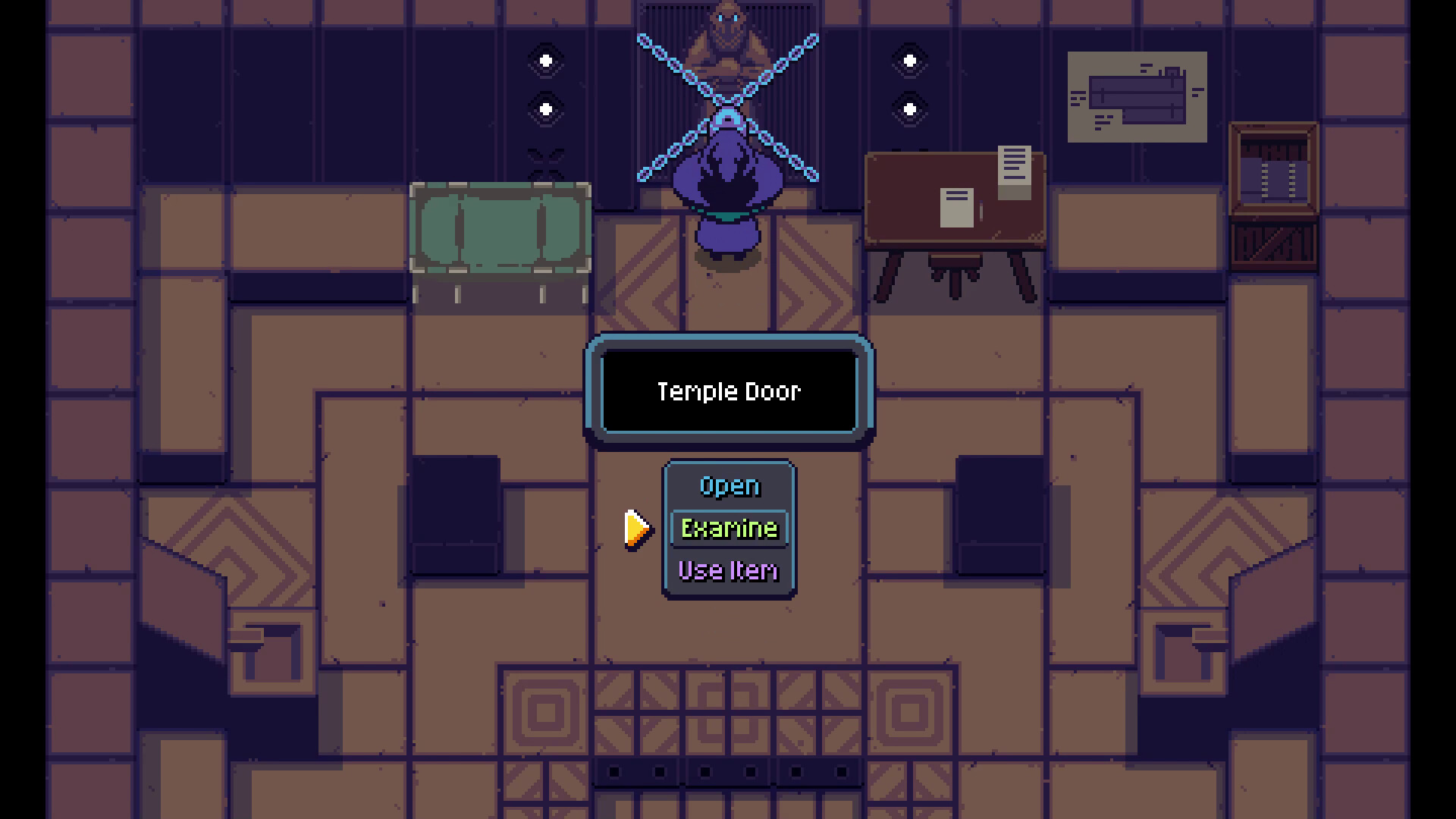Select the Examine option
Viewport: 1456px width, 819px height.
coord(729,528)
